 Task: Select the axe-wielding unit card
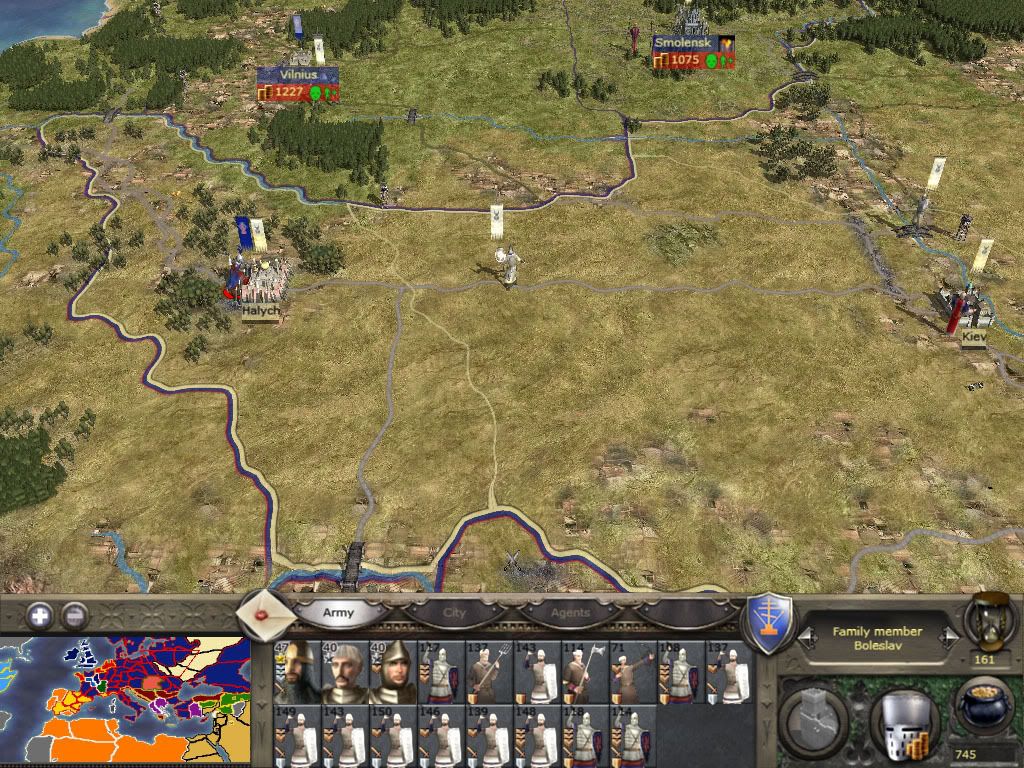(584, 671)
